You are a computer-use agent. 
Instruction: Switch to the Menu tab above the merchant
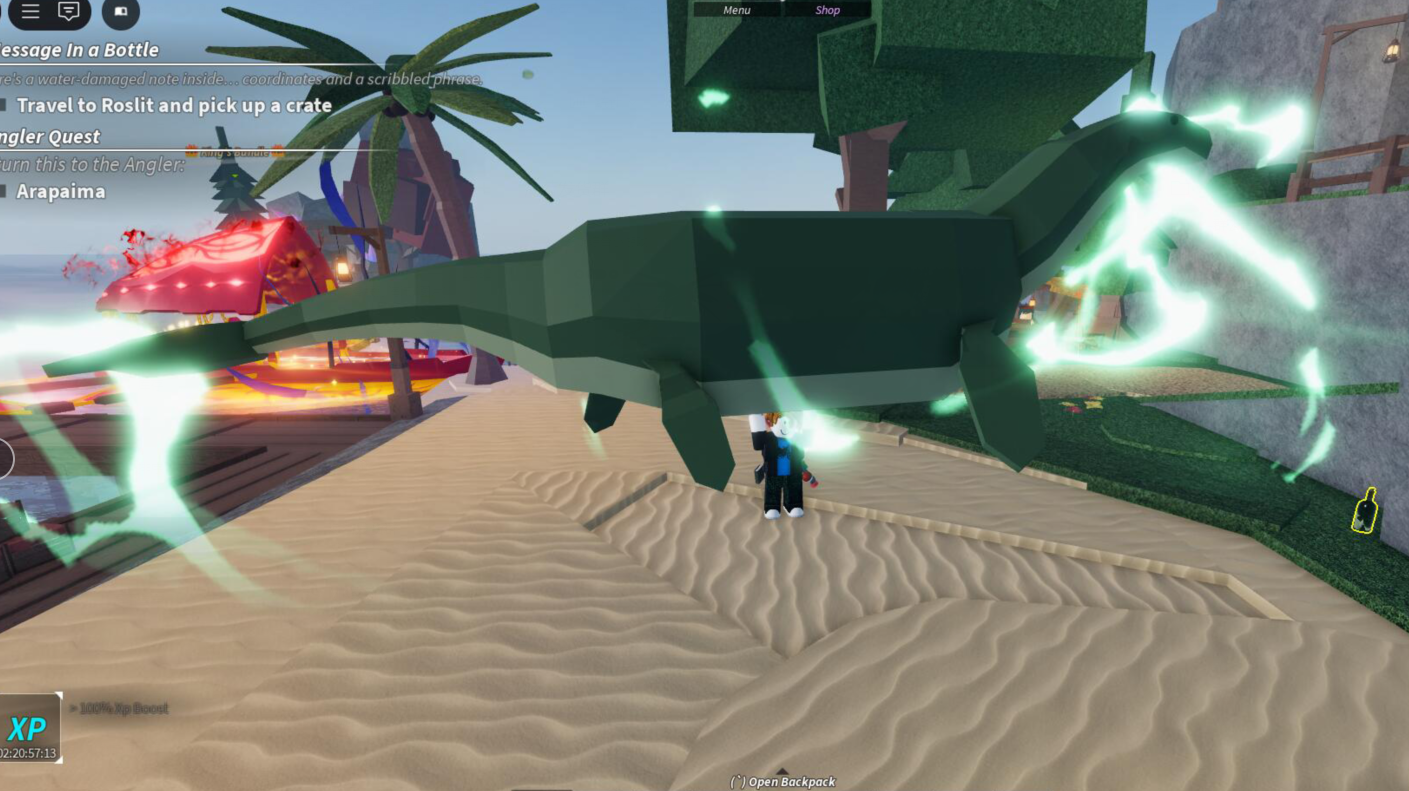point(736,9)
